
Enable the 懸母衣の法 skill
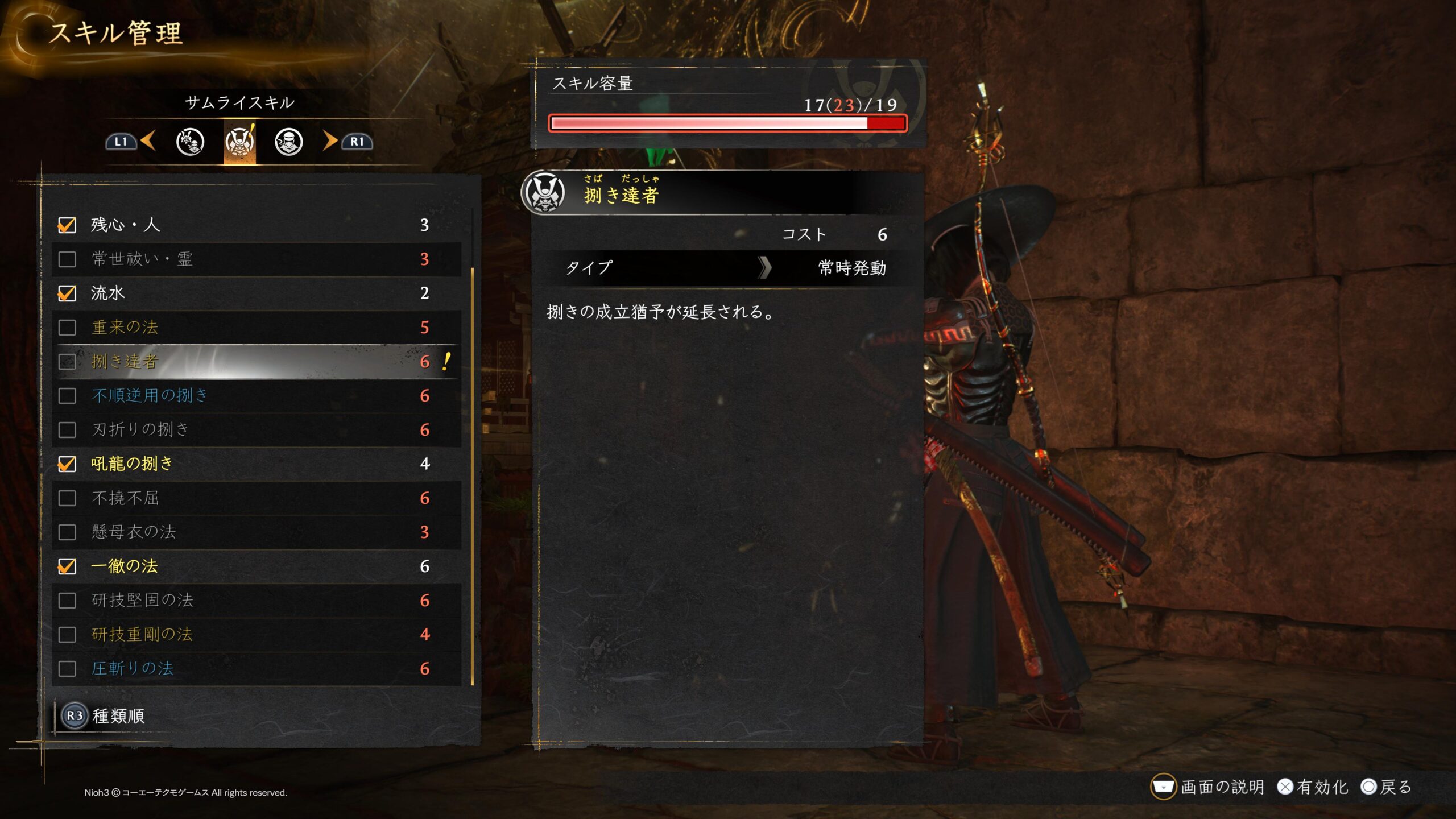67,532
